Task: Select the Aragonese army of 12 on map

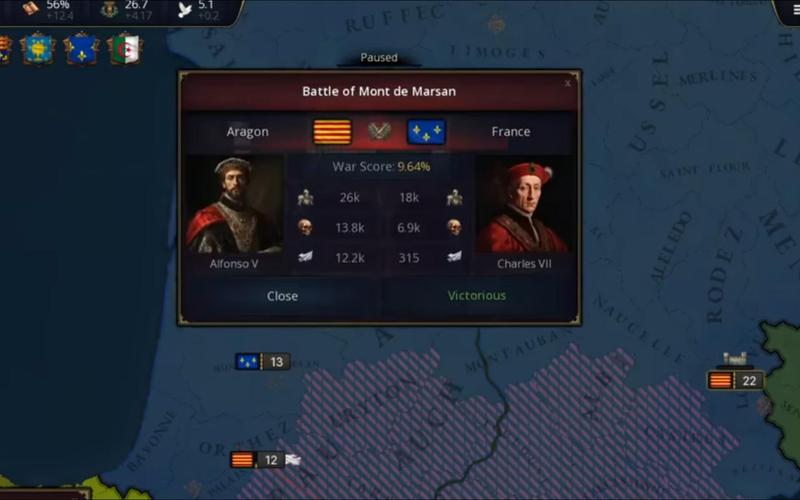Action: [x=257, y=460]
